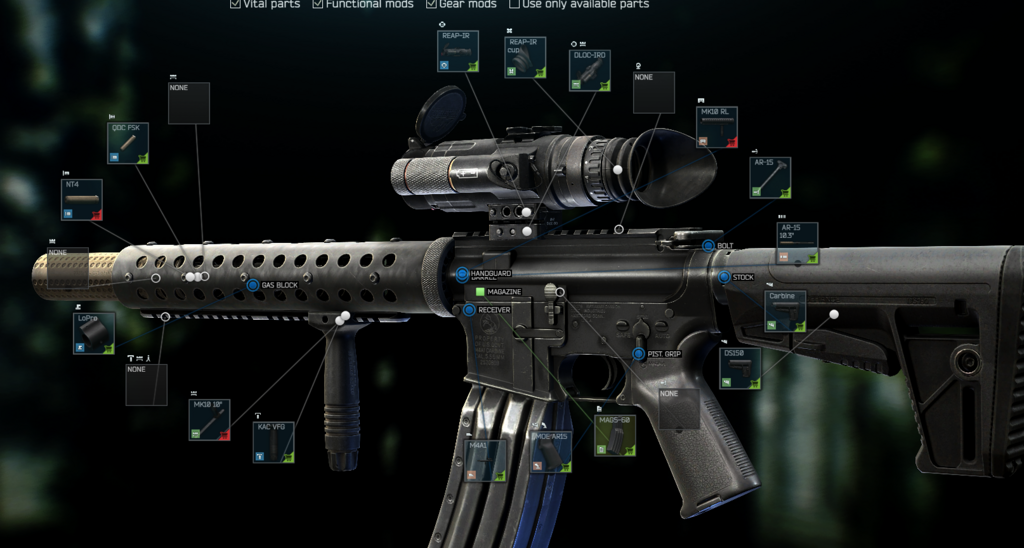Toggle the Vital parts checkbox
This screenshot has height=548, width=1024.
click(235, 4)
